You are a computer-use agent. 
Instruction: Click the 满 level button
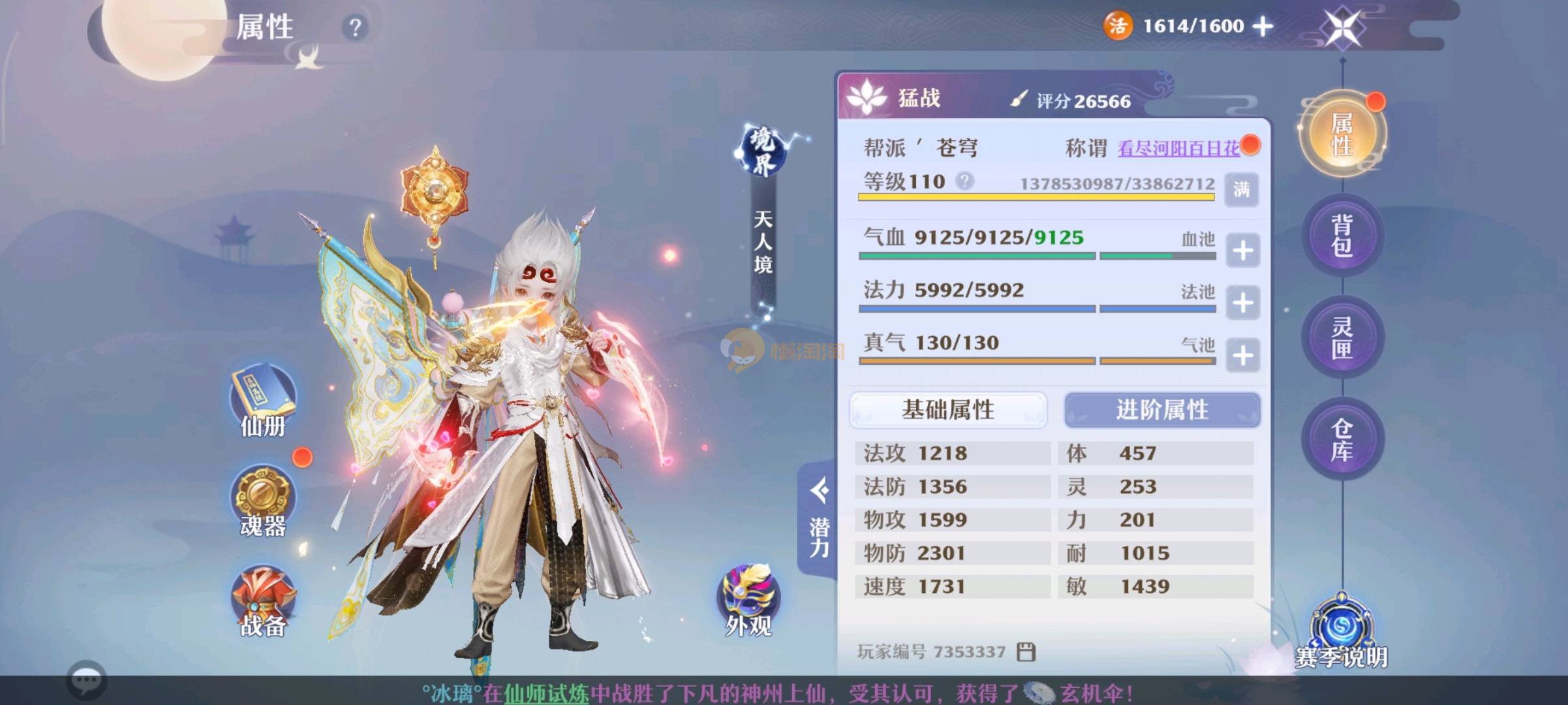(1241, 189)
